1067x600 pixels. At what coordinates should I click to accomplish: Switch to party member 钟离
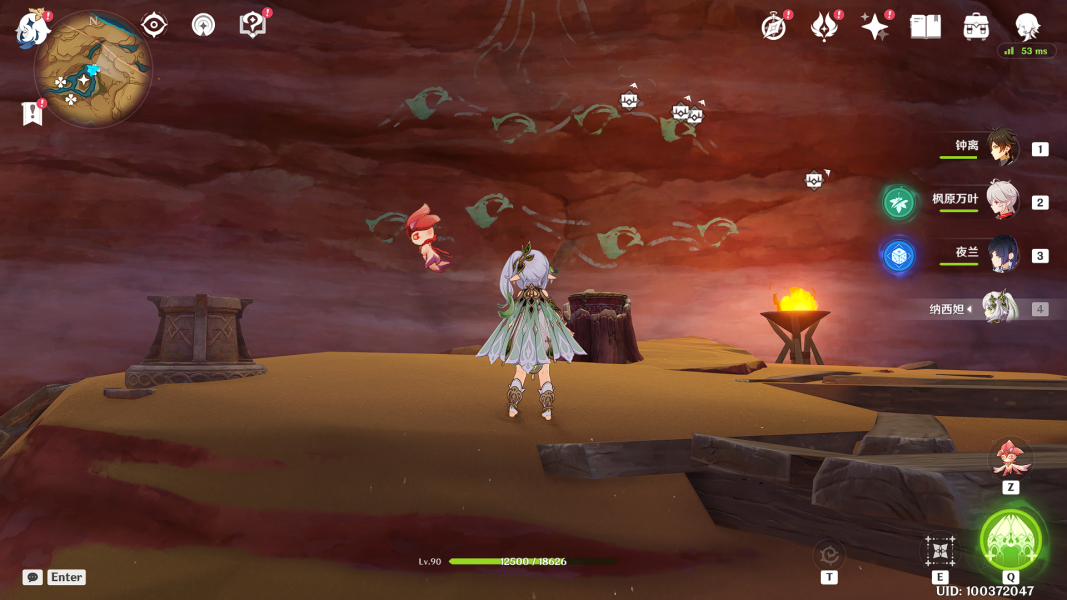[1003, 148]
